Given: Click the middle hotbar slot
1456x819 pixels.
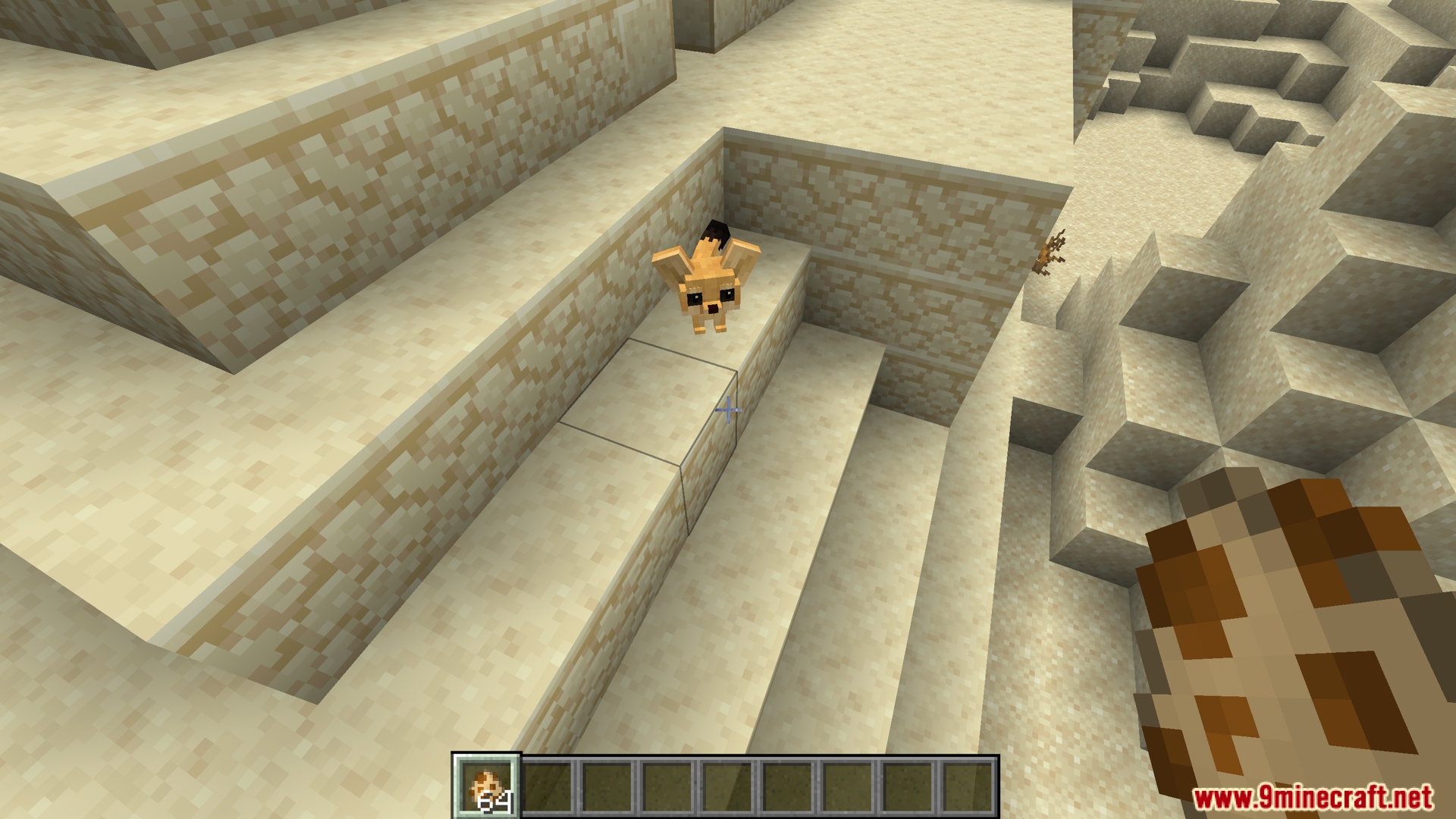Looking at the screenshot, I should [x=729, y=786].
